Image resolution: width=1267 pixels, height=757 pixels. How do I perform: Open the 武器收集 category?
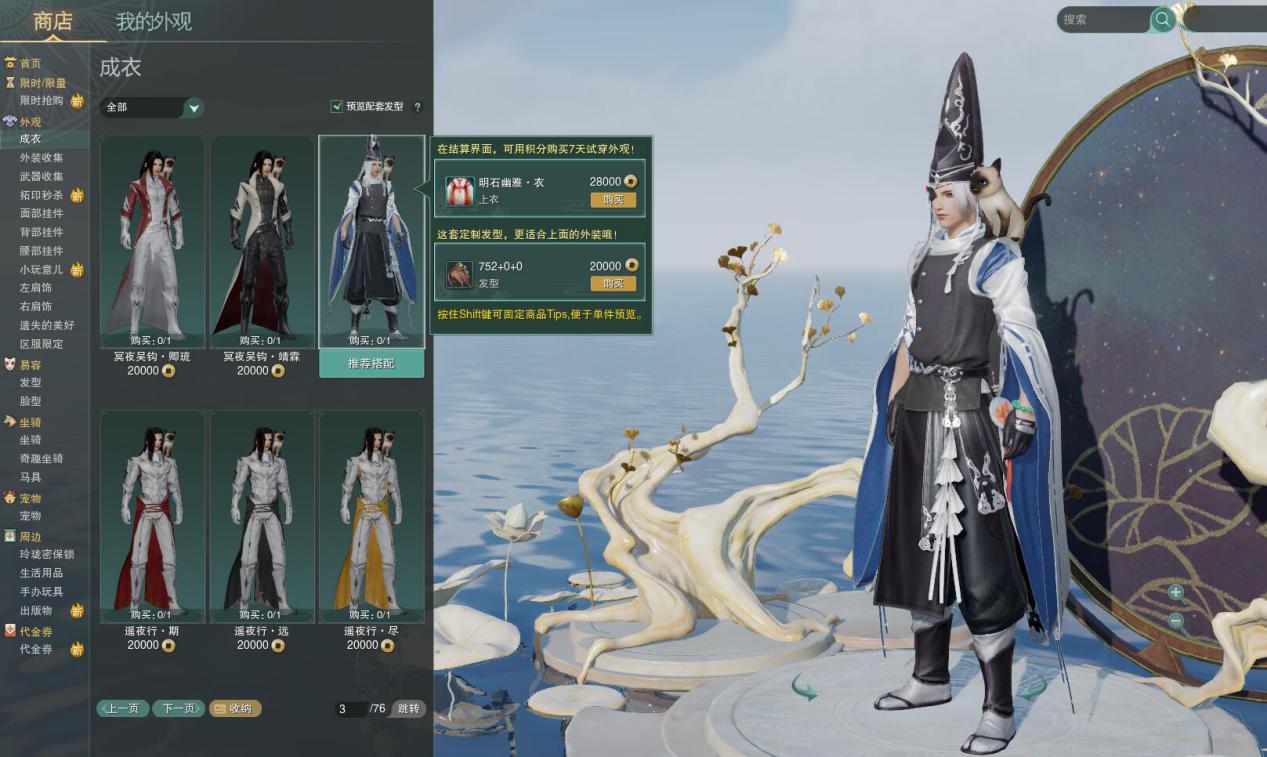[x=41, y=176]
